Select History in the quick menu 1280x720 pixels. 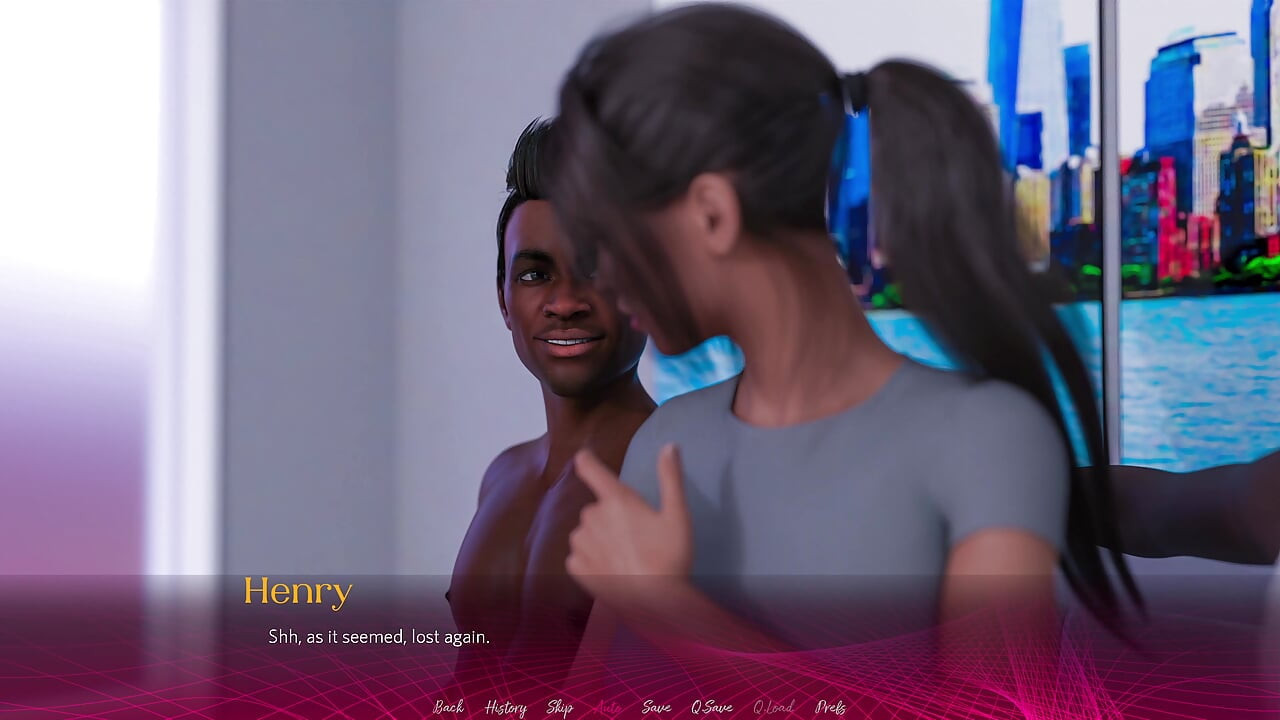[x=504, y=707]
